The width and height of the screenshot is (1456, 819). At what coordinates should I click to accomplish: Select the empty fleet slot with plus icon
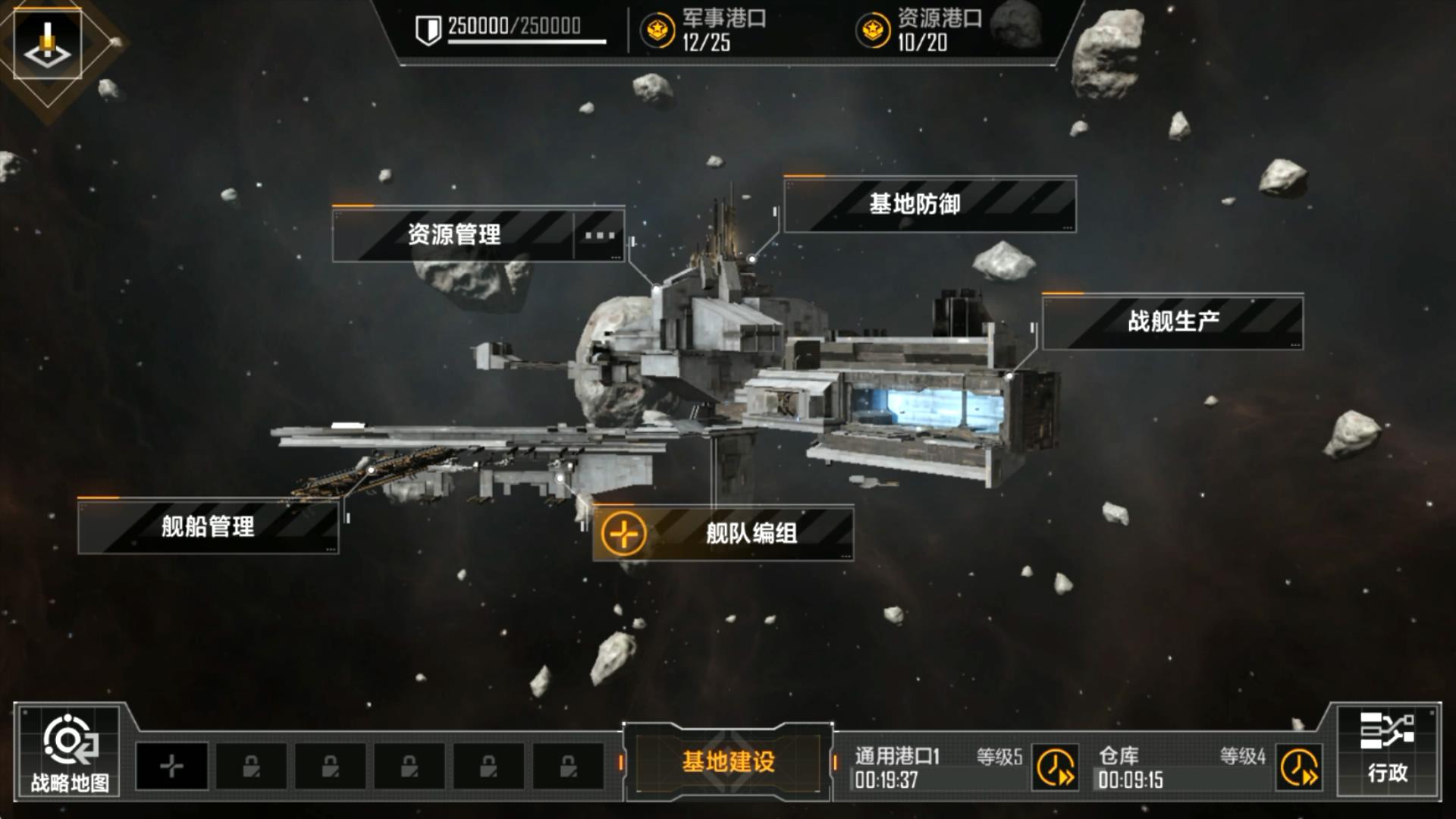click(x=171, y=767)
